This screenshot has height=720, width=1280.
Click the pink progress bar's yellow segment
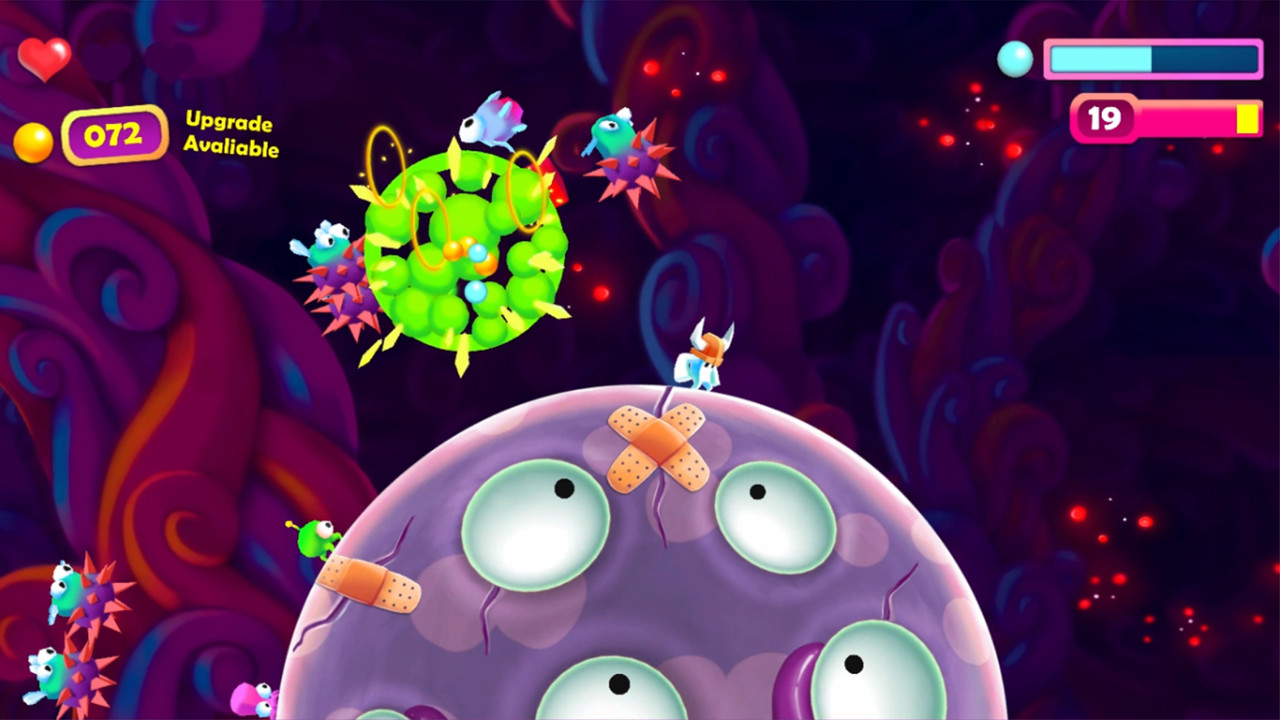(x=1245, y=118)
